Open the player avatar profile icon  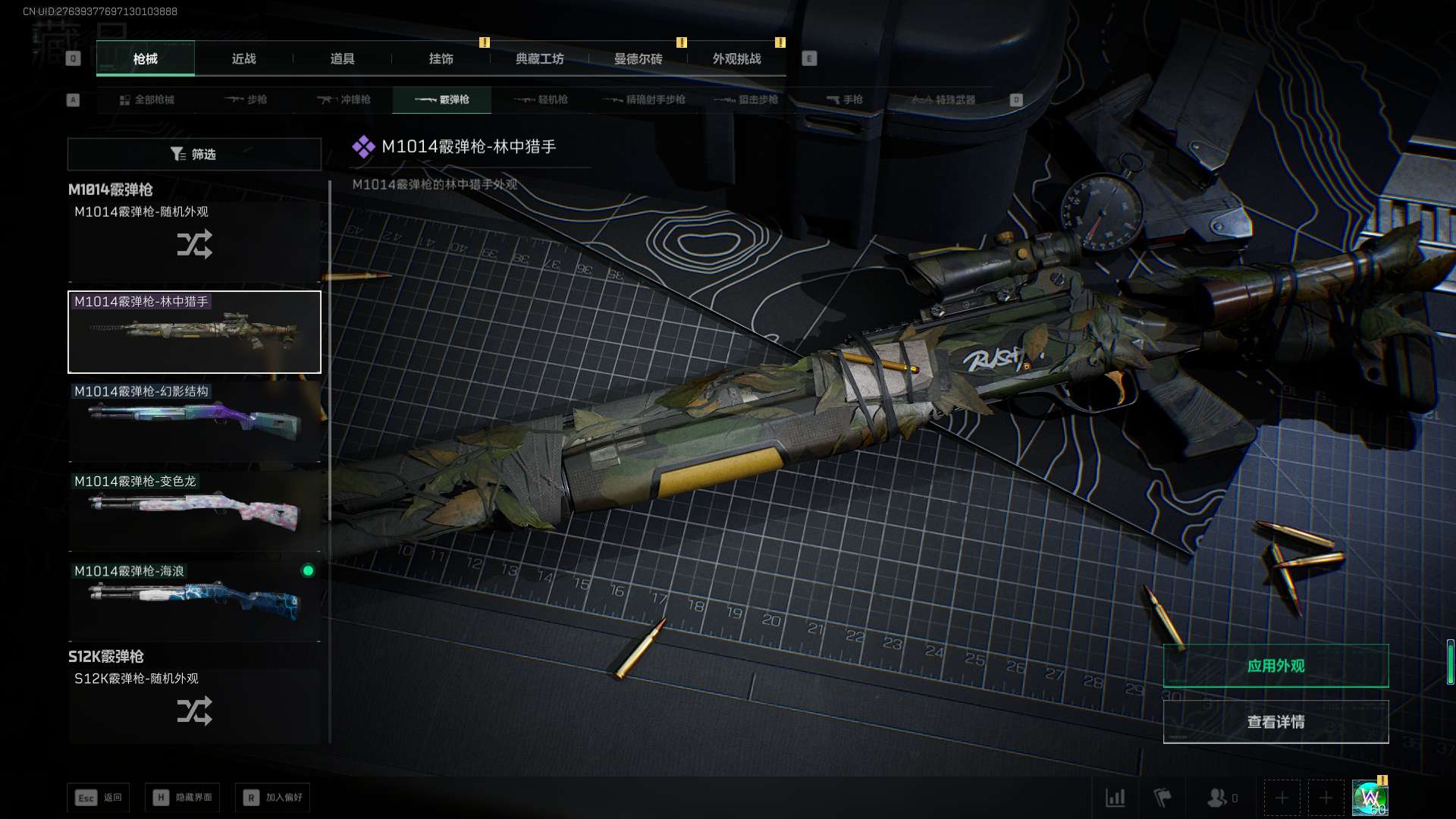[x=1370, y=798]
